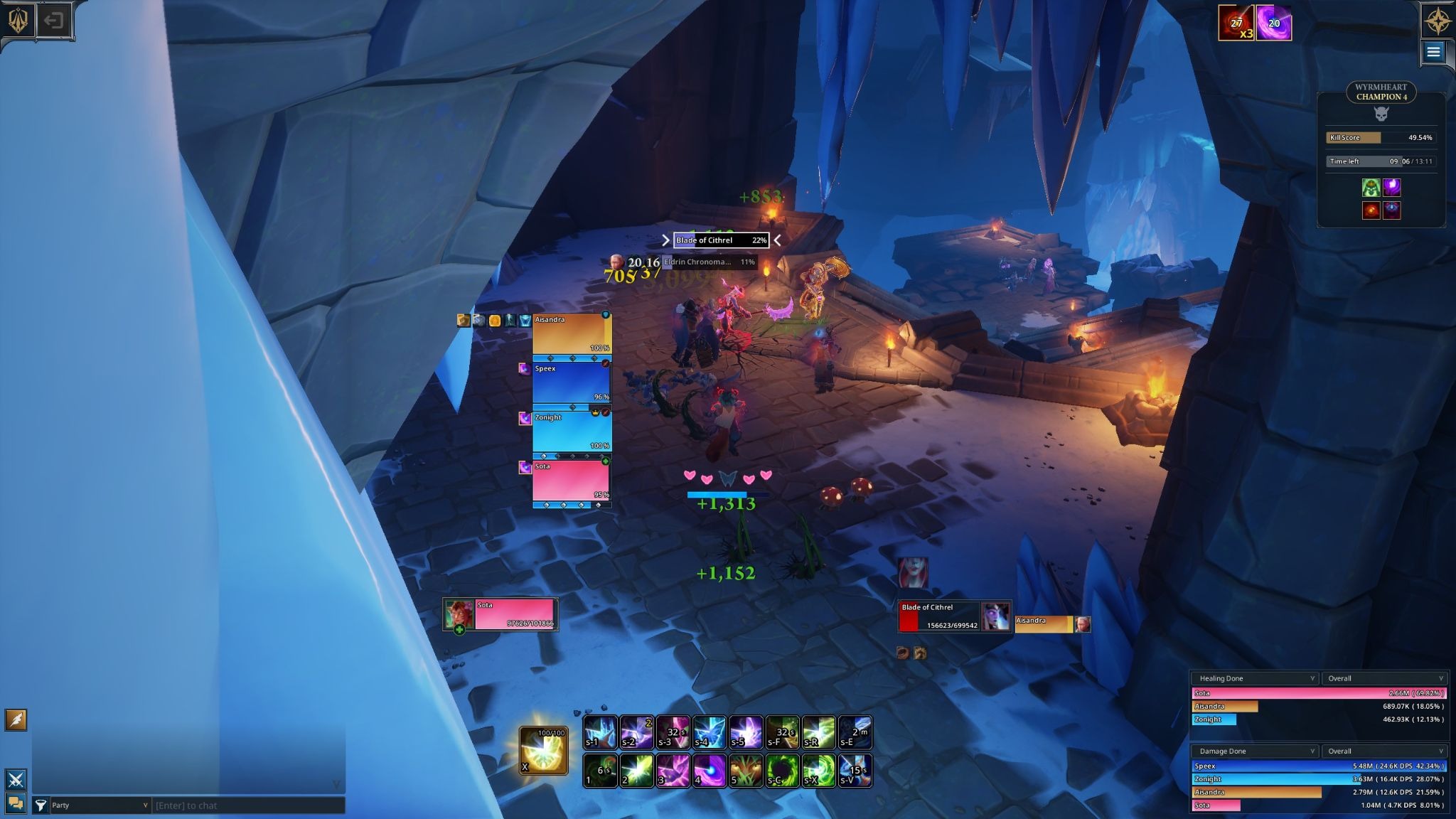
Task: Select Speex's party frame
Action: (x=572, y=382)
